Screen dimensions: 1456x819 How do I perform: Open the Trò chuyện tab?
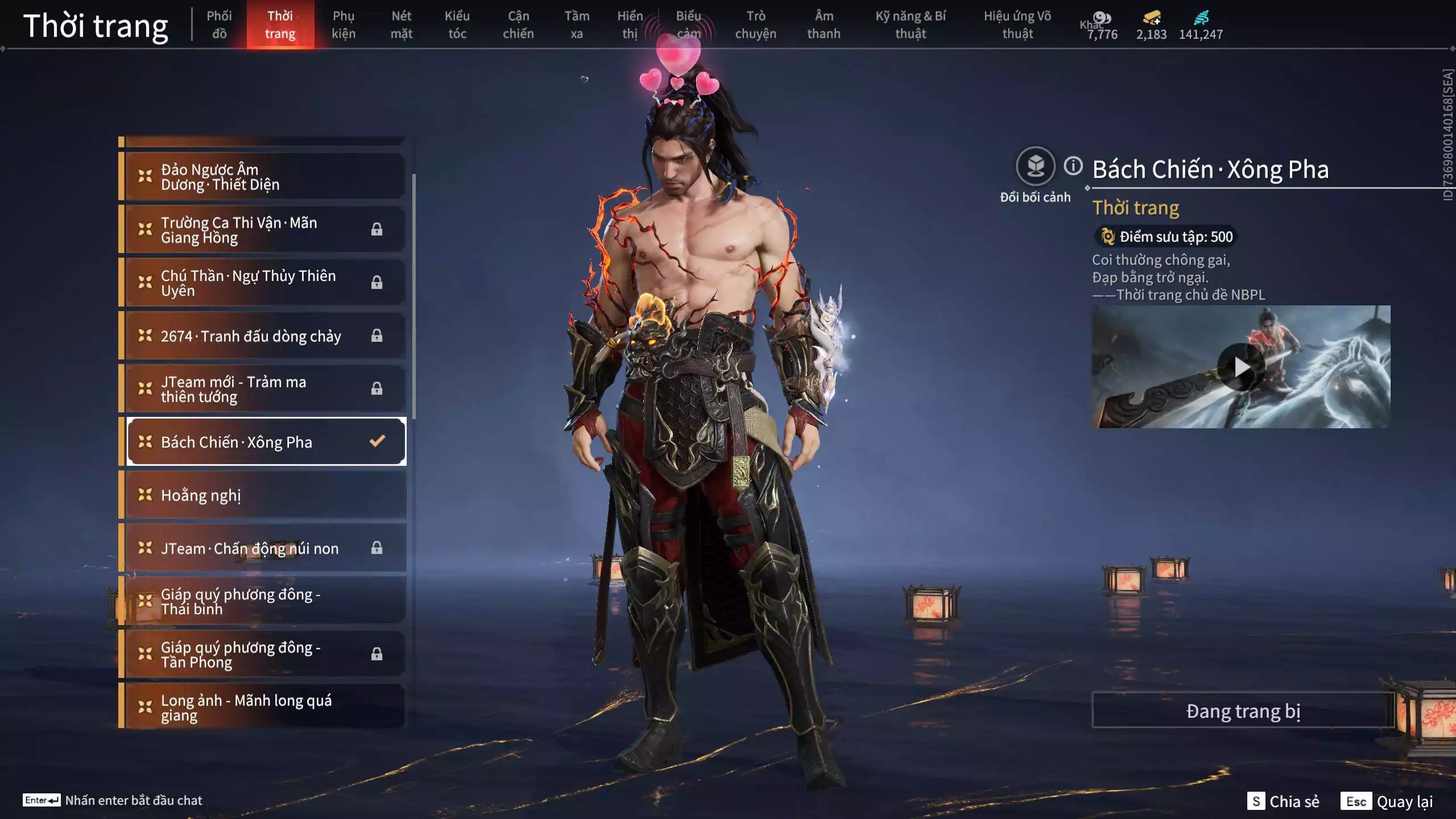pyautogui.click(x=755, y=24)
